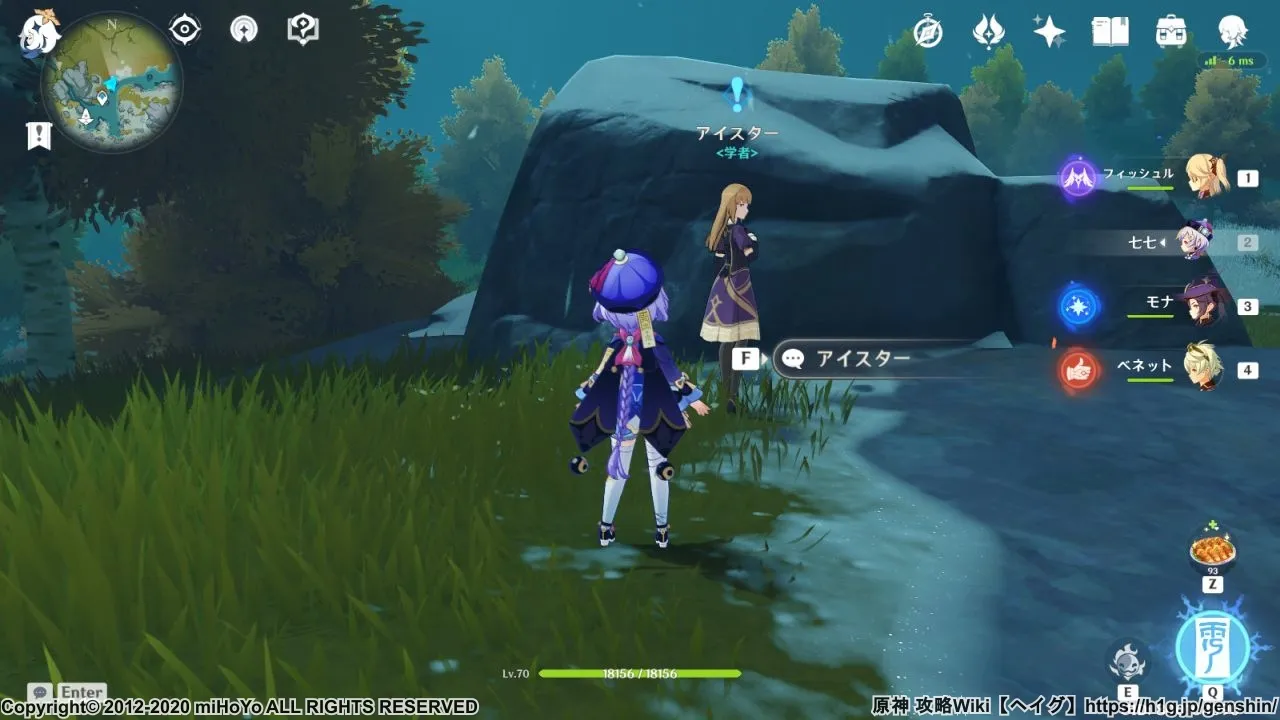Viewport: 1280px width, 720px height.
Task: Open the inventory backpack icon
Action: click(1170, 32)
